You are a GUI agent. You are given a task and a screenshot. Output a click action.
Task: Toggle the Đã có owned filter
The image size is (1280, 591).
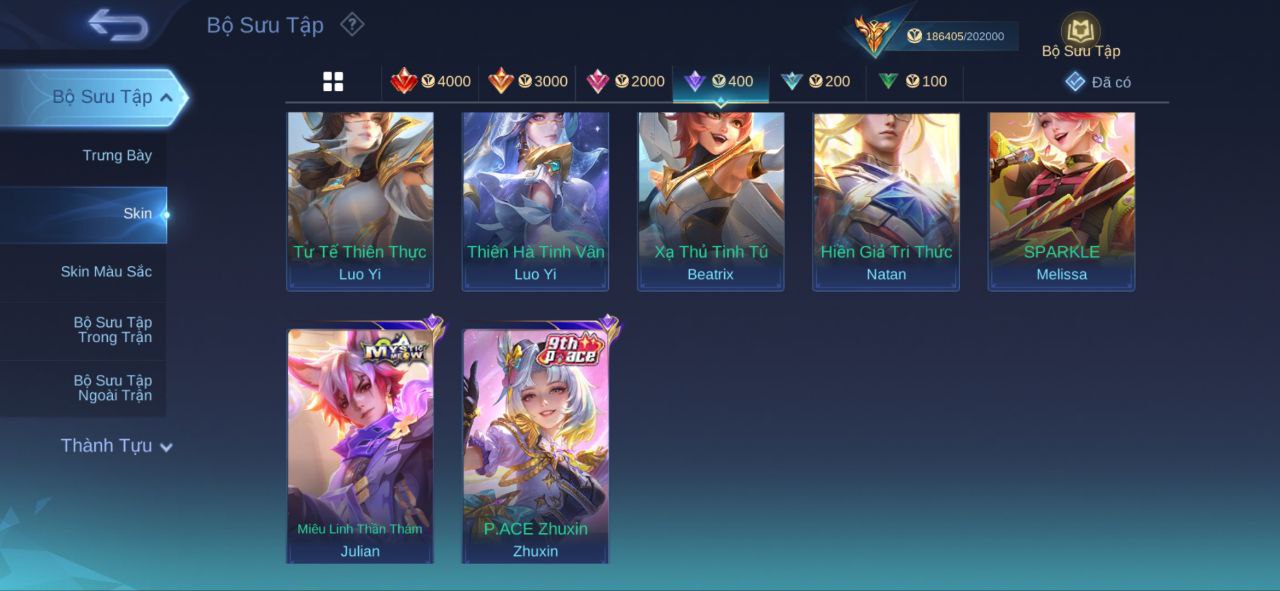pyautogui.click(x=1098, y=82)
